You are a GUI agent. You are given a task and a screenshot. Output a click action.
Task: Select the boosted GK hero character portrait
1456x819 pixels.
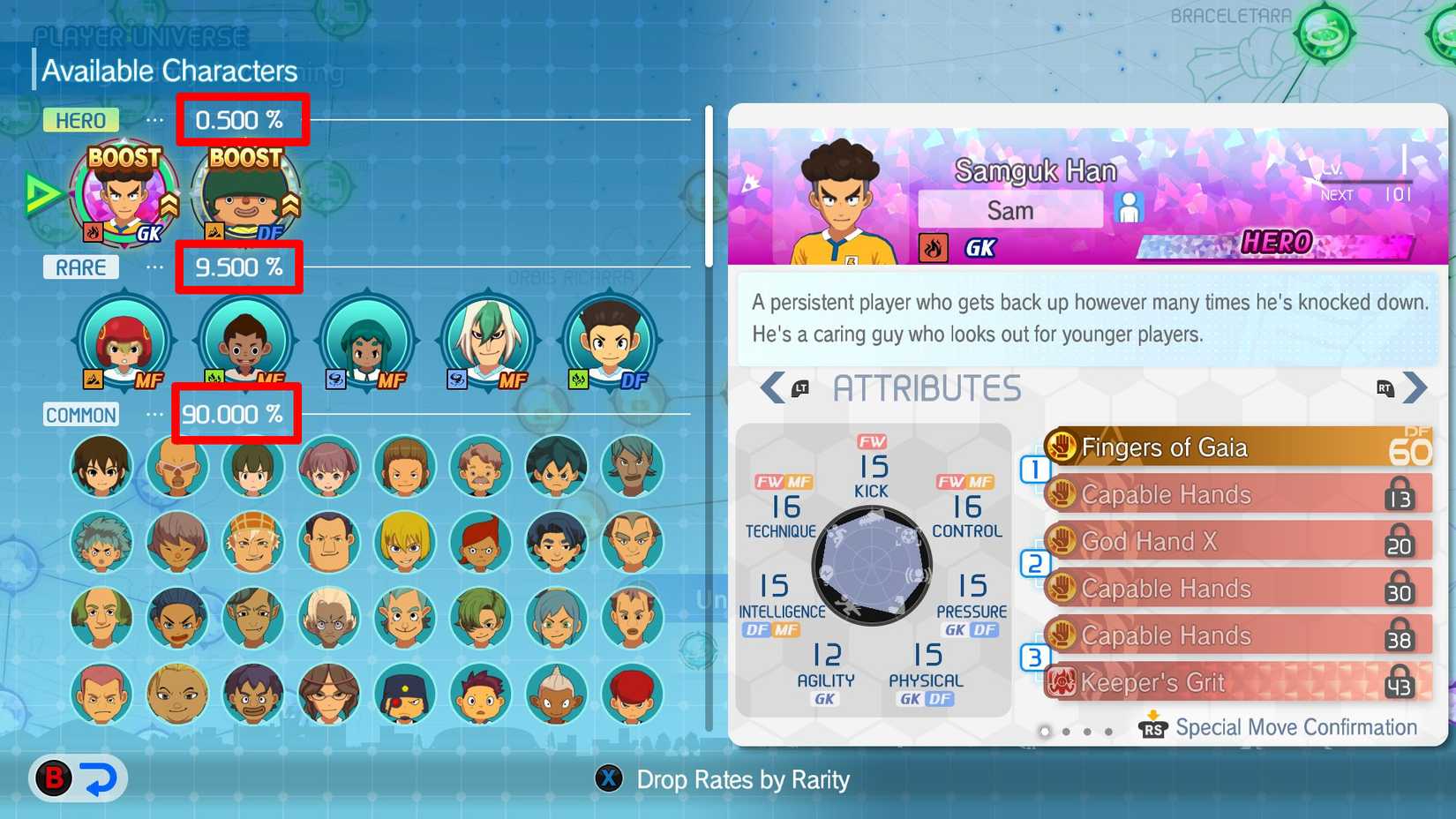click(124, 194)
